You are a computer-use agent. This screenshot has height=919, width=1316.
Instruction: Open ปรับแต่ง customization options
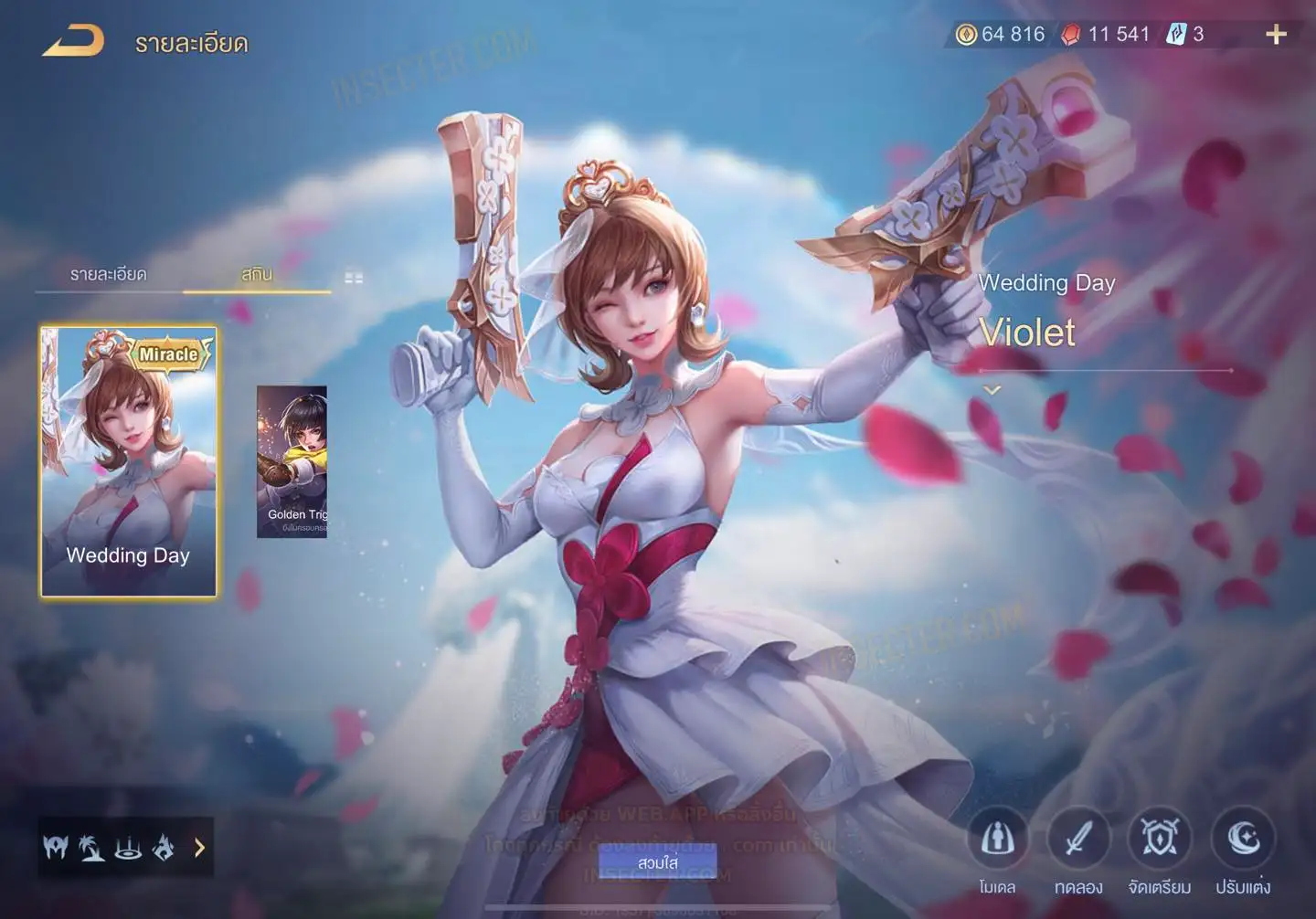tap(1243, 839)
